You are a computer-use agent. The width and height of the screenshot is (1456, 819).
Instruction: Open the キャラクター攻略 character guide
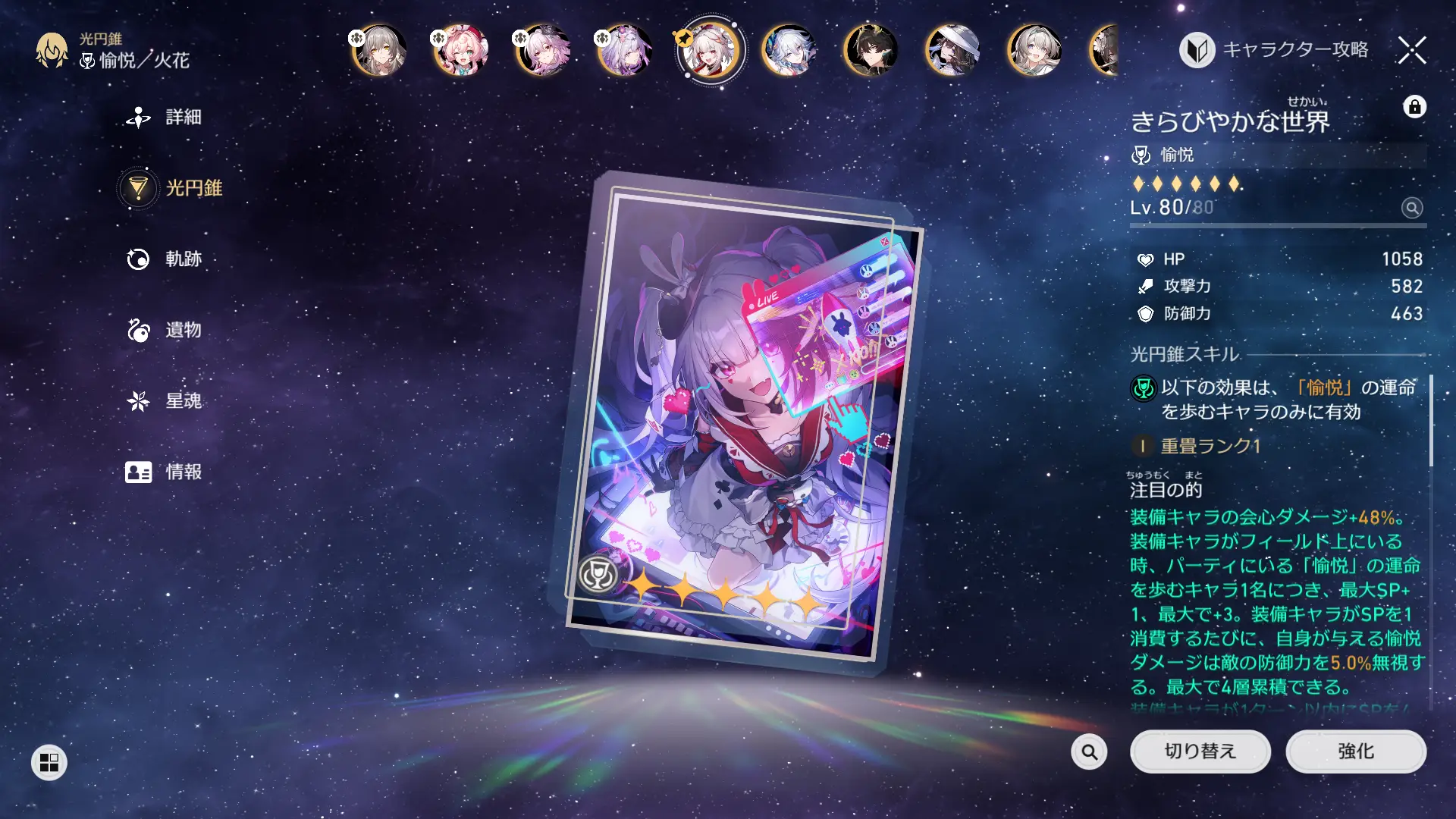tap(1275, 50)
